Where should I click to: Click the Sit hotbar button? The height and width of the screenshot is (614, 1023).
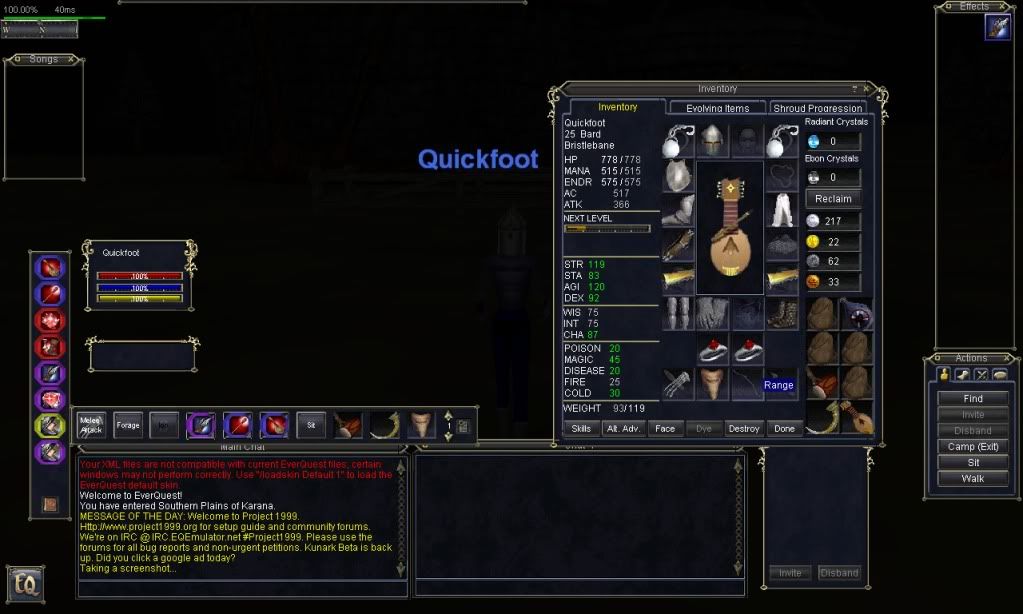[311, 425]
